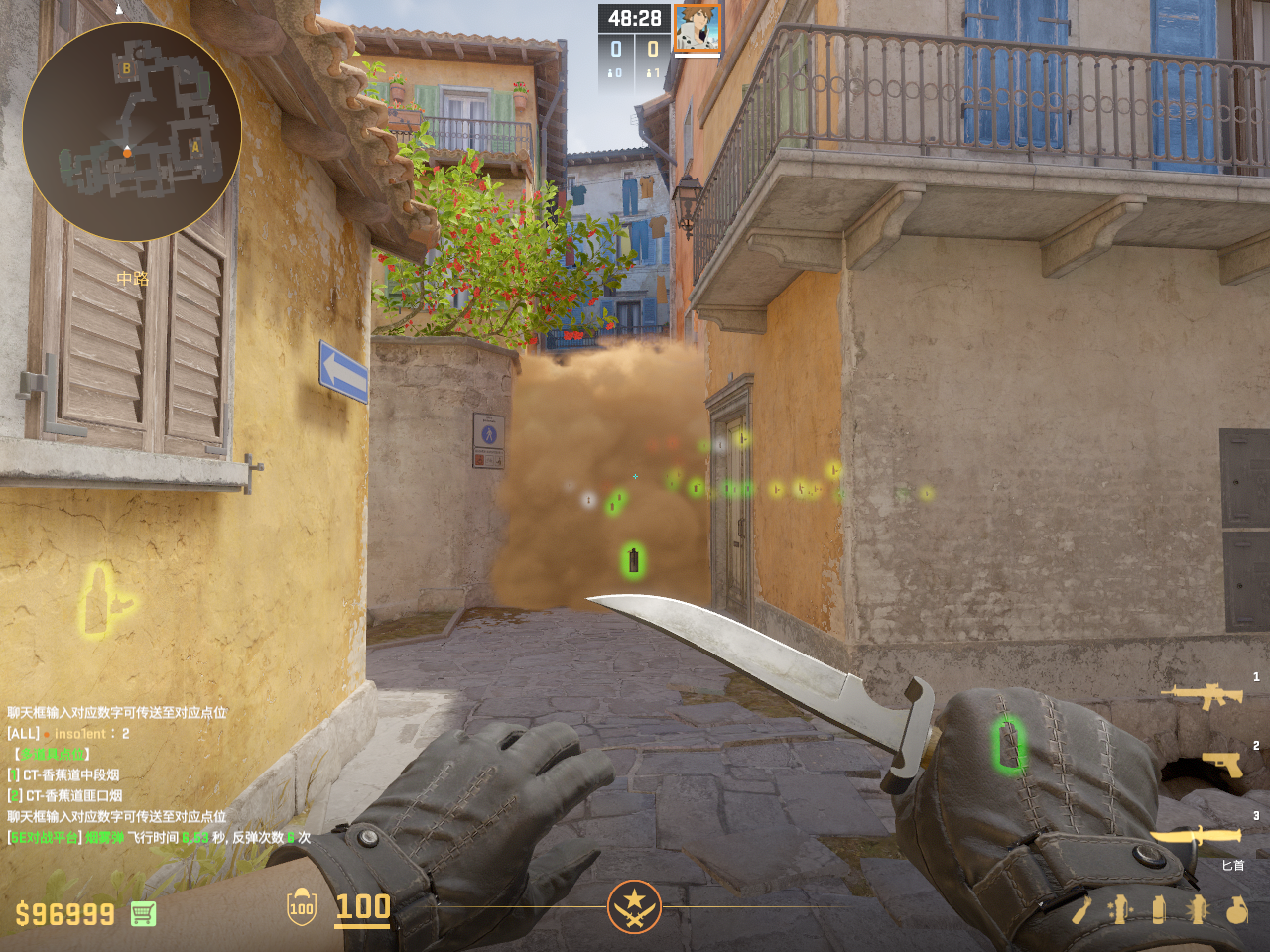Viewport: 1270px width, 952px height.
Task: Select the HE grenade icon
Action: pyautogui.click(x=1236, y=909)
